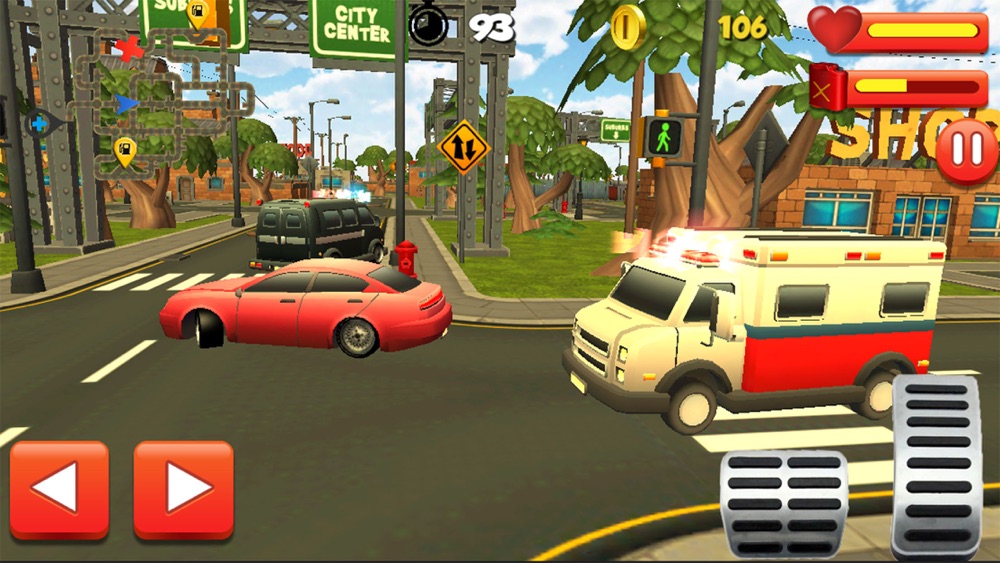Tap the left steering arrow button
This screenshot has width=1000, height=563.
click(59, 490)
